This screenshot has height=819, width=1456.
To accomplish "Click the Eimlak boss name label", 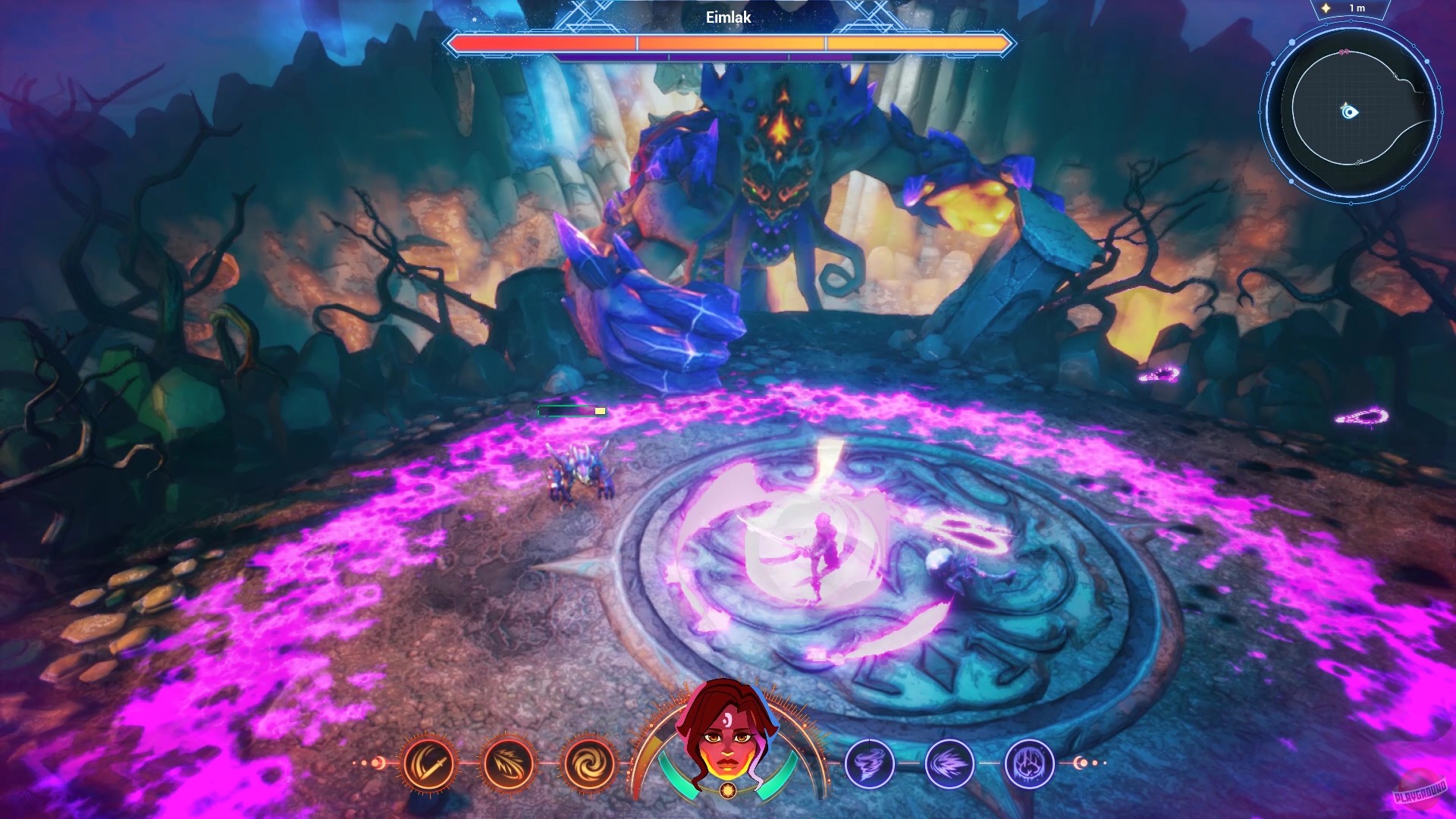I will click(727, 17).
